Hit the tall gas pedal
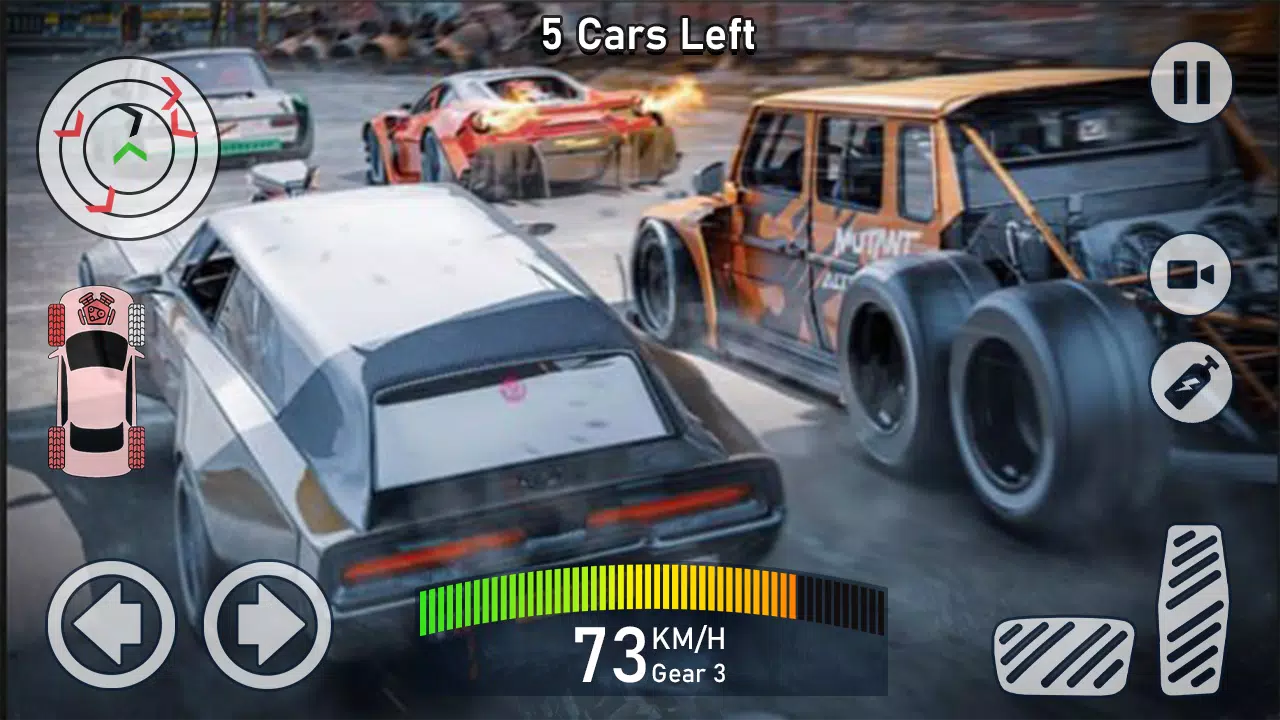The image size is (1280, 720). [1193, 608]
